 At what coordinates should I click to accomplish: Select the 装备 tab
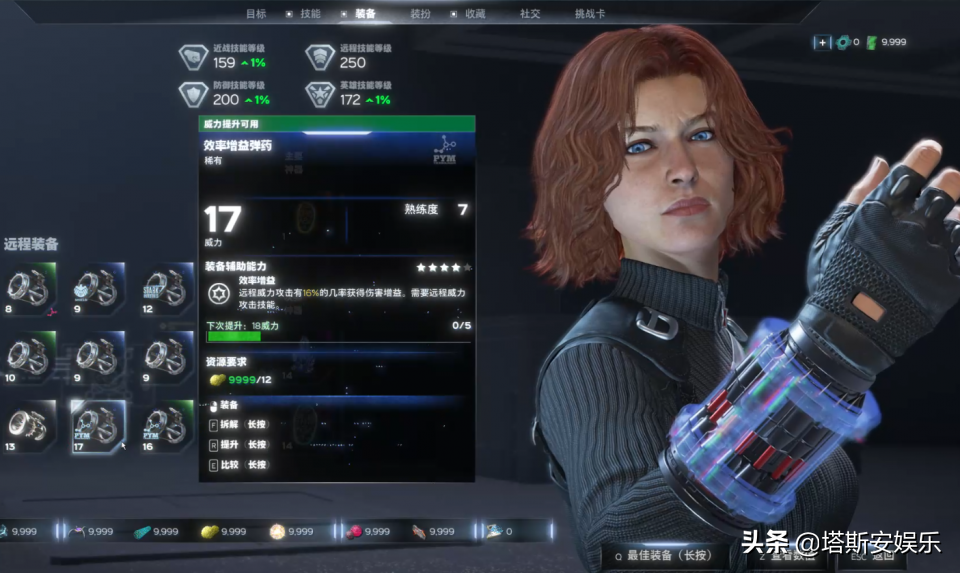click(x=365, y=14)
